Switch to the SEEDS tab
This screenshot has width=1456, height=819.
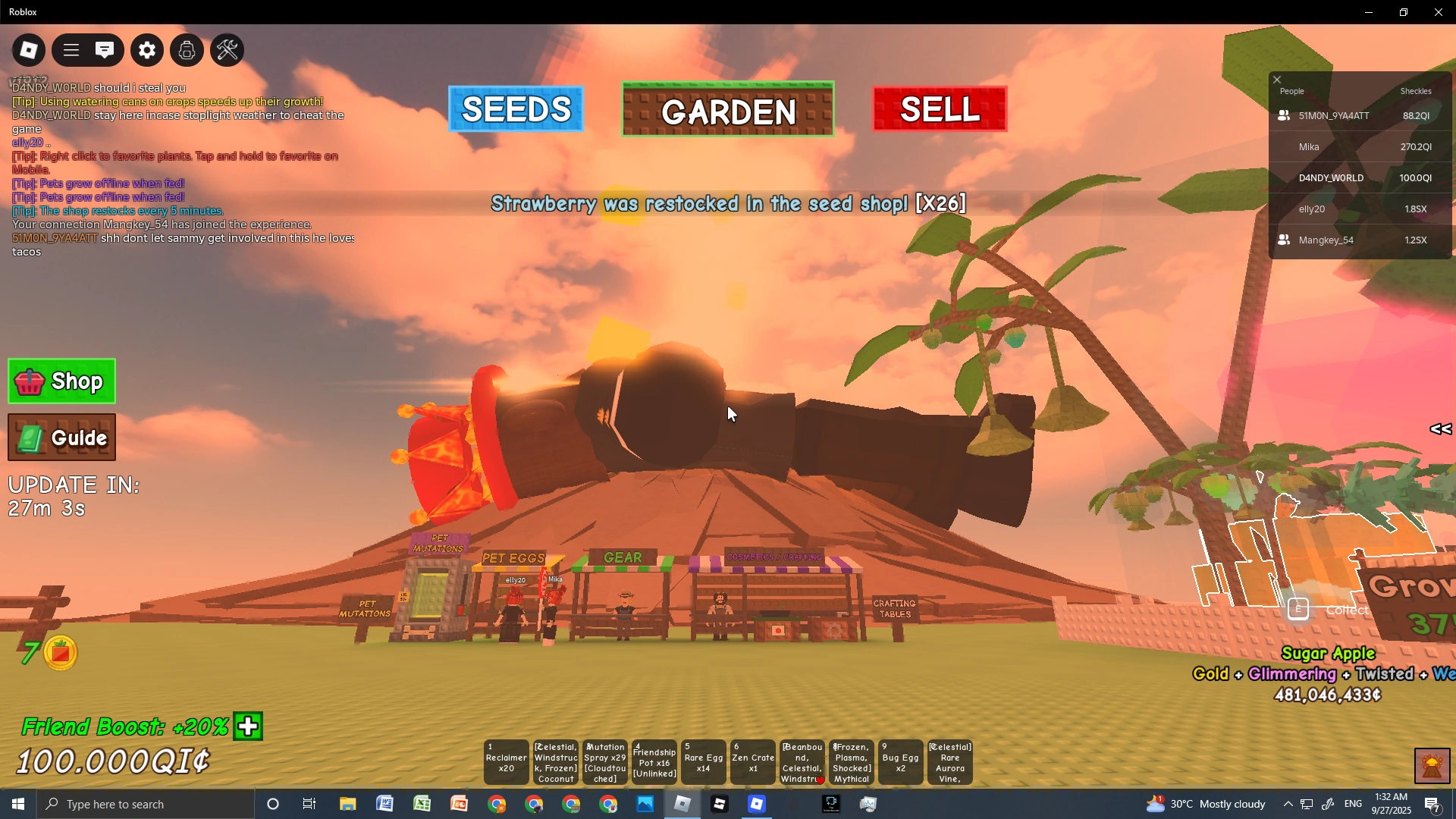coord(516,109)
